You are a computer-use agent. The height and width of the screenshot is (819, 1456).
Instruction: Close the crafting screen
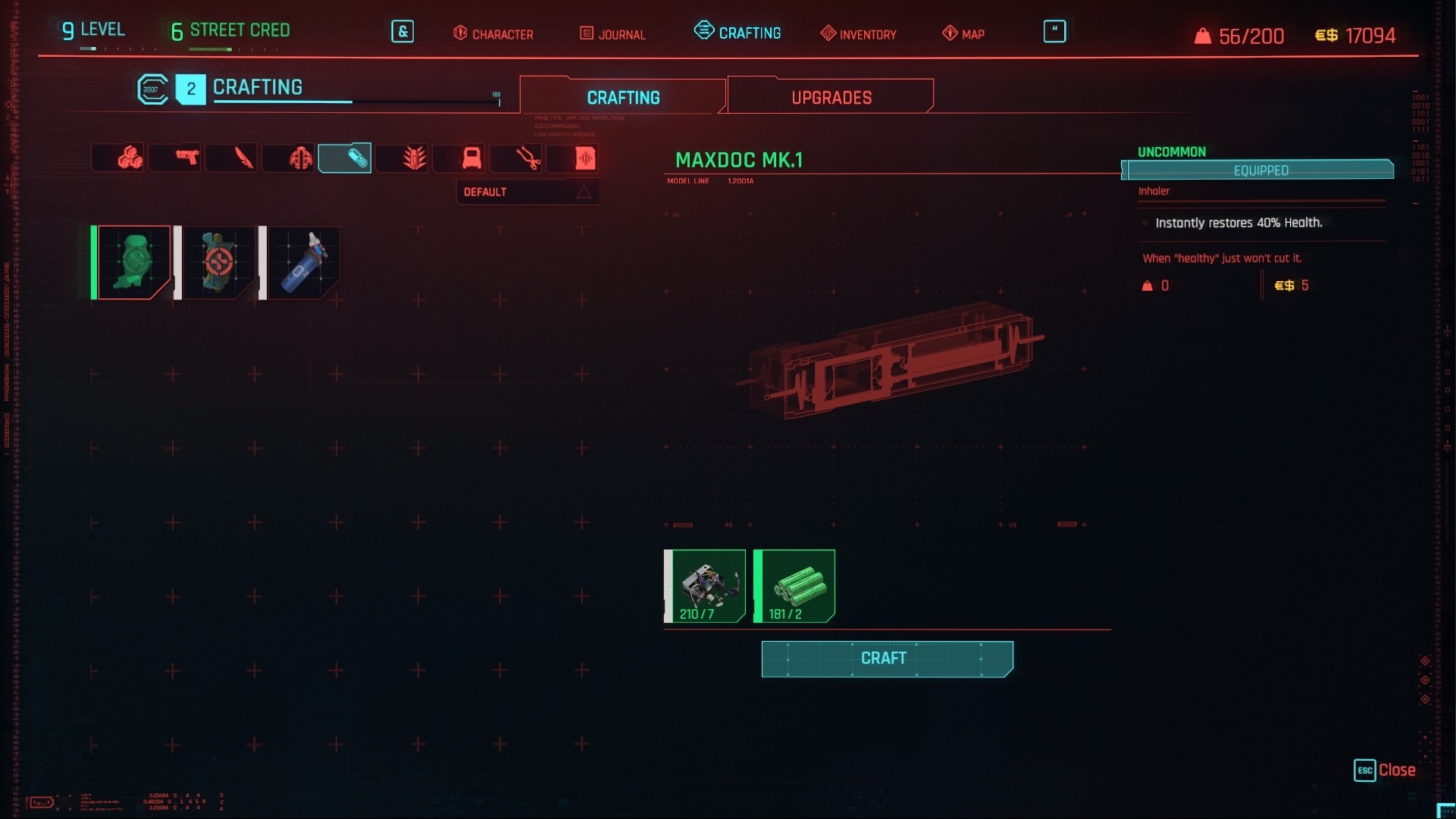pyautogui.click(x=1385, y=770)
